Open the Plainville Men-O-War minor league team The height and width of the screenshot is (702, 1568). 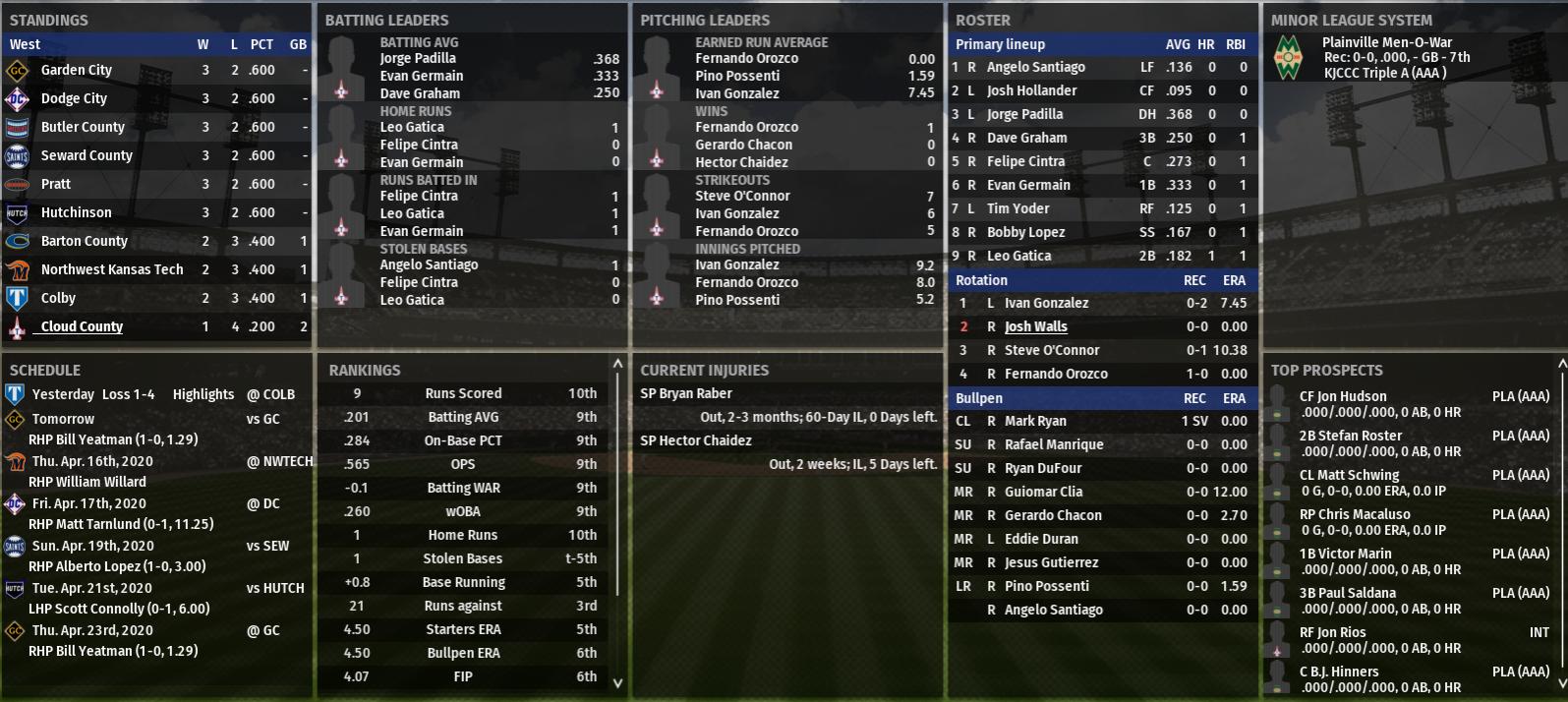pos(1387,42)
